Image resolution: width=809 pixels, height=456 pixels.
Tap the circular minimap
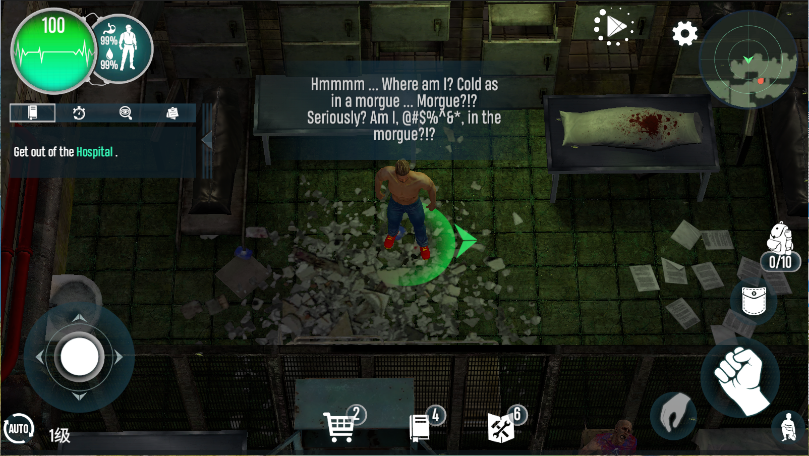[x=753, y=59]
